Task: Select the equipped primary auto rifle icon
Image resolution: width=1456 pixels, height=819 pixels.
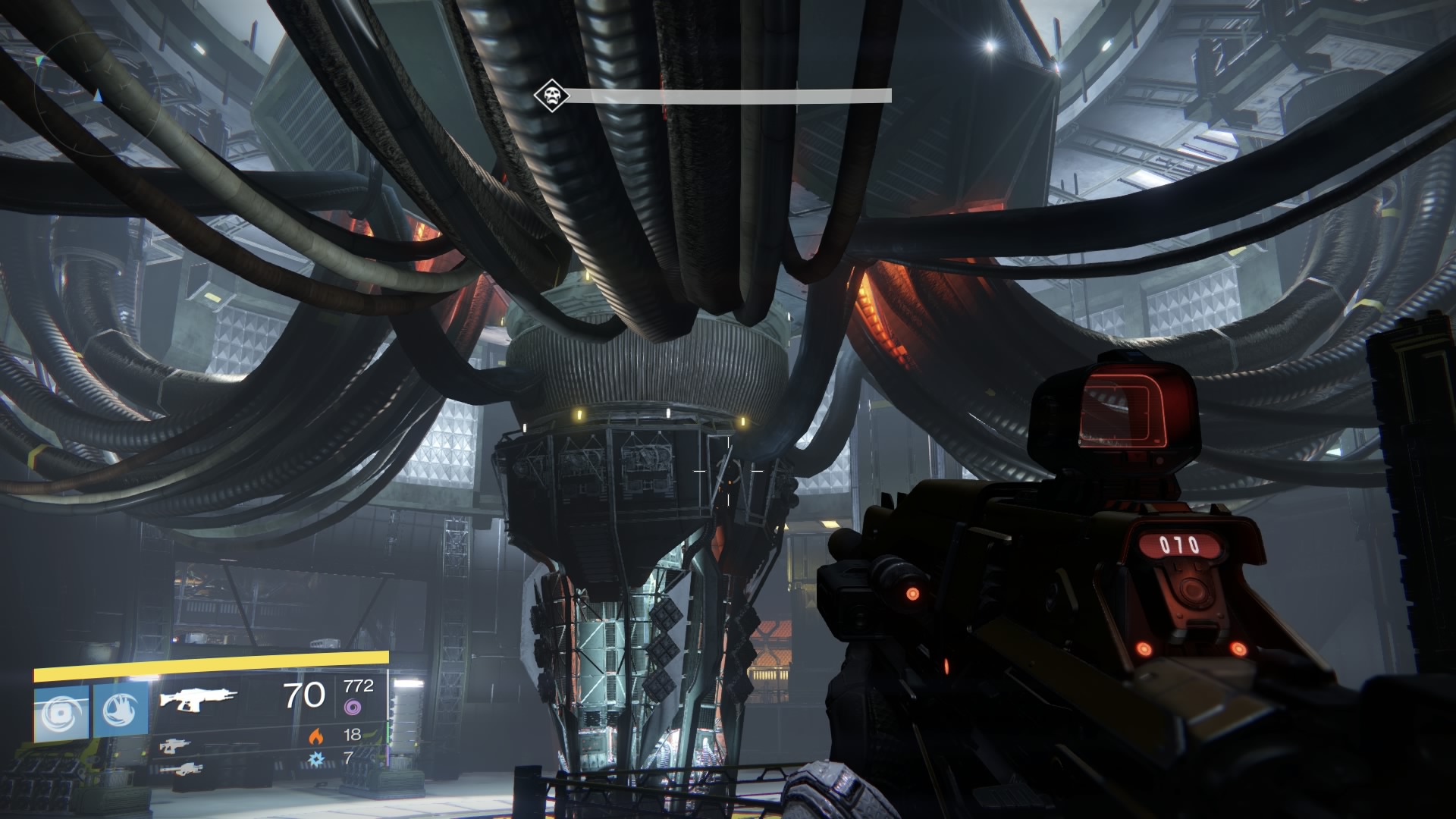Action: (198, 698)
